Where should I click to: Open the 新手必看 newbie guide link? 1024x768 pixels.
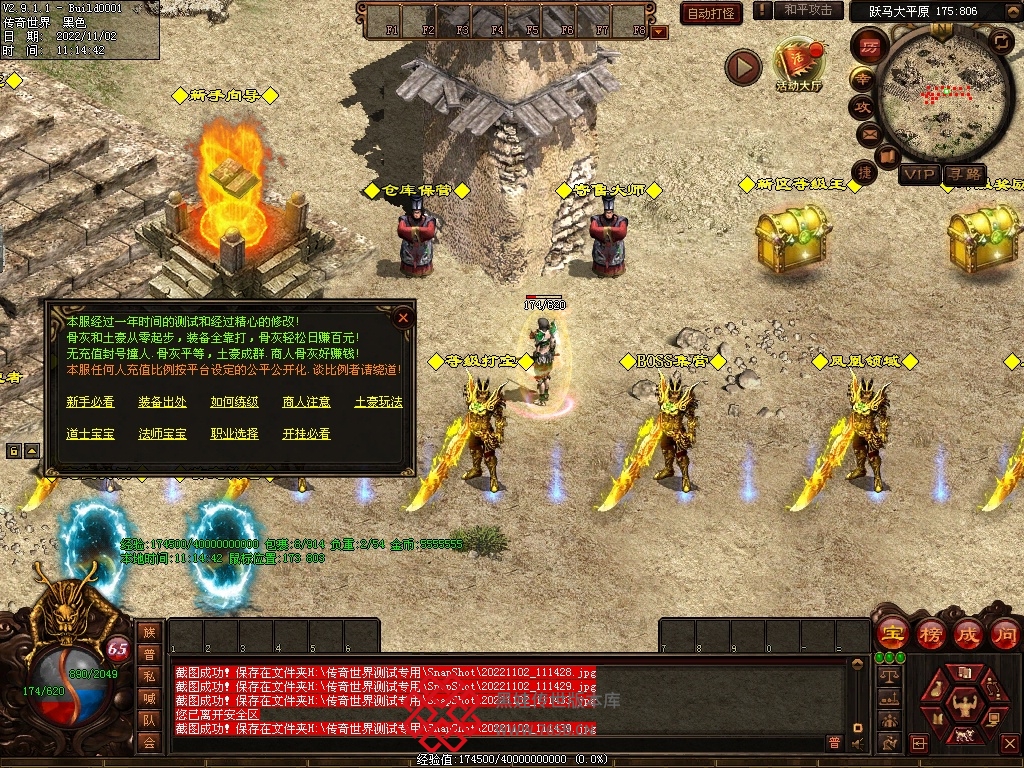tap(90, 402)
